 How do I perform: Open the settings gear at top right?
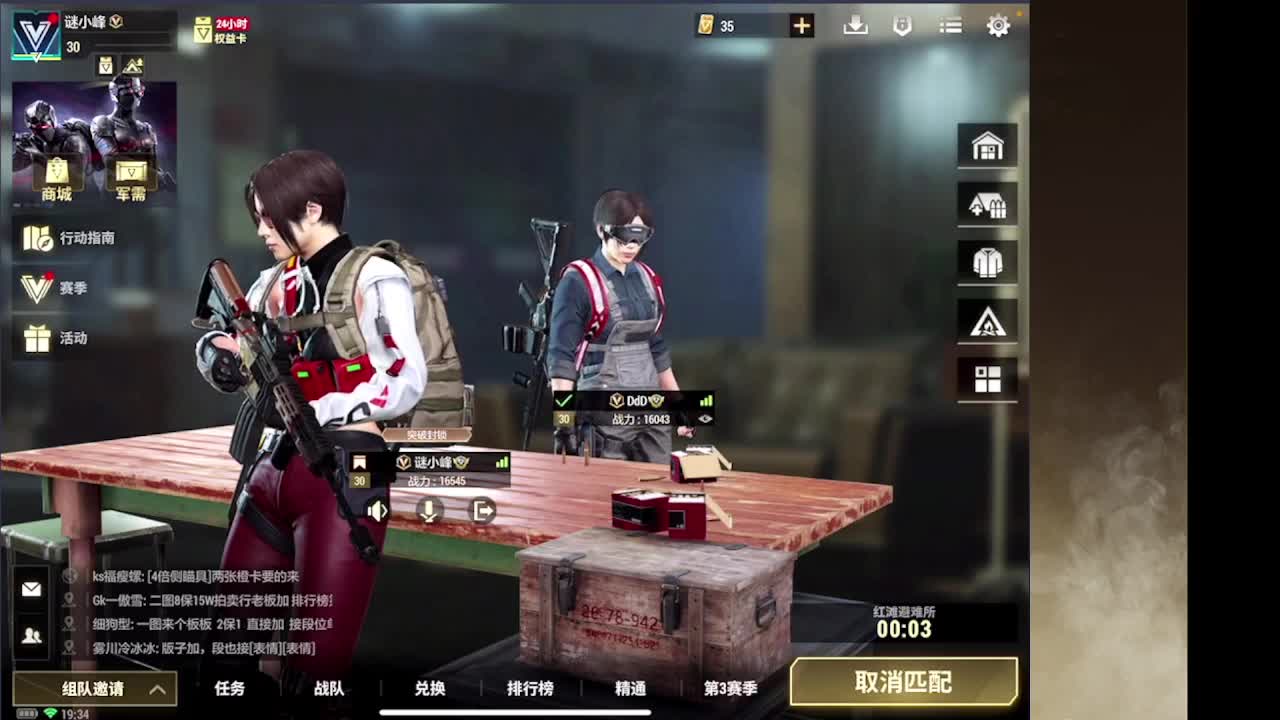point(997,26)
